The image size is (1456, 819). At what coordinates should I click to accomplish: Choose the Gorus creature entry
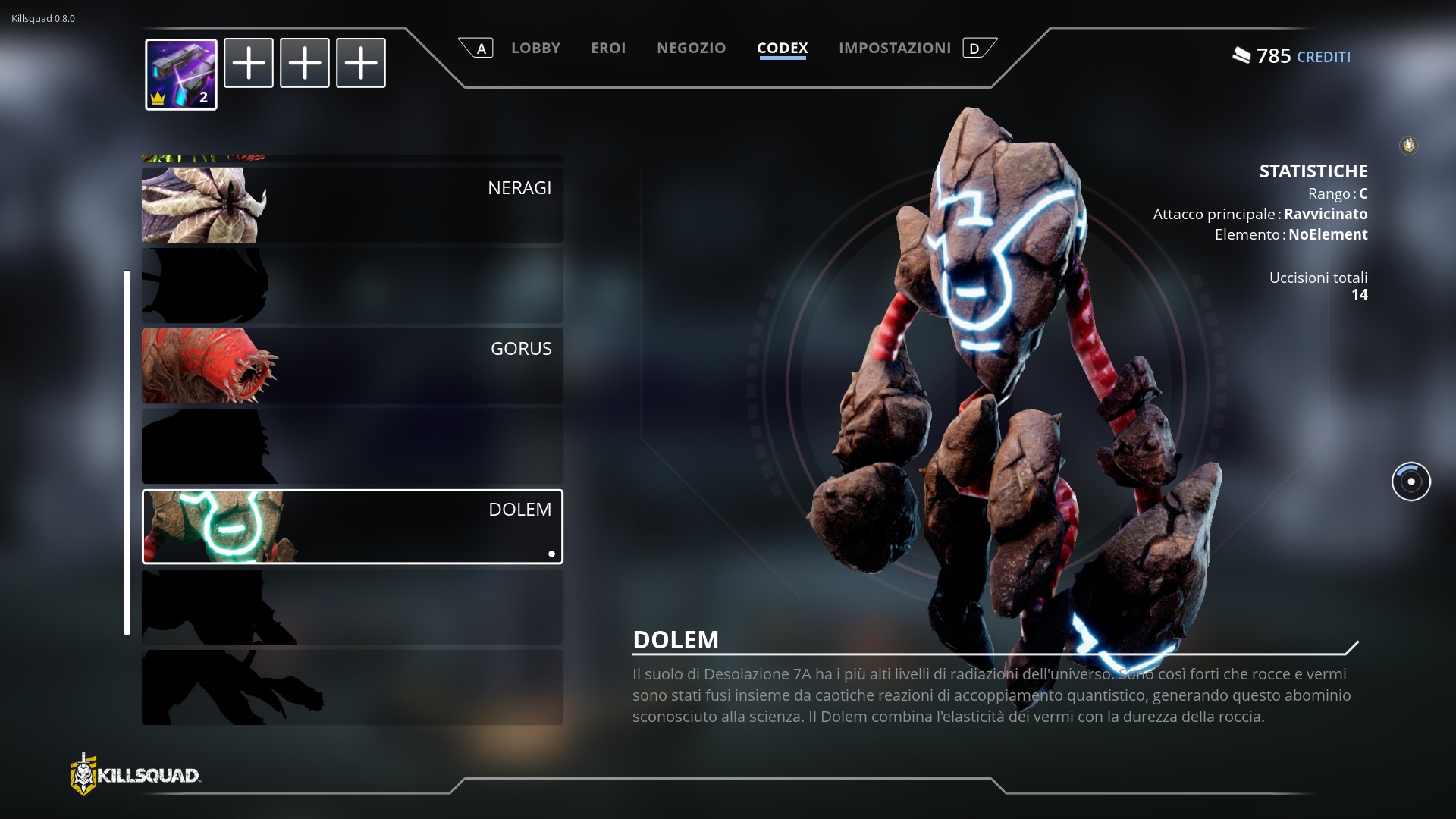352,366
